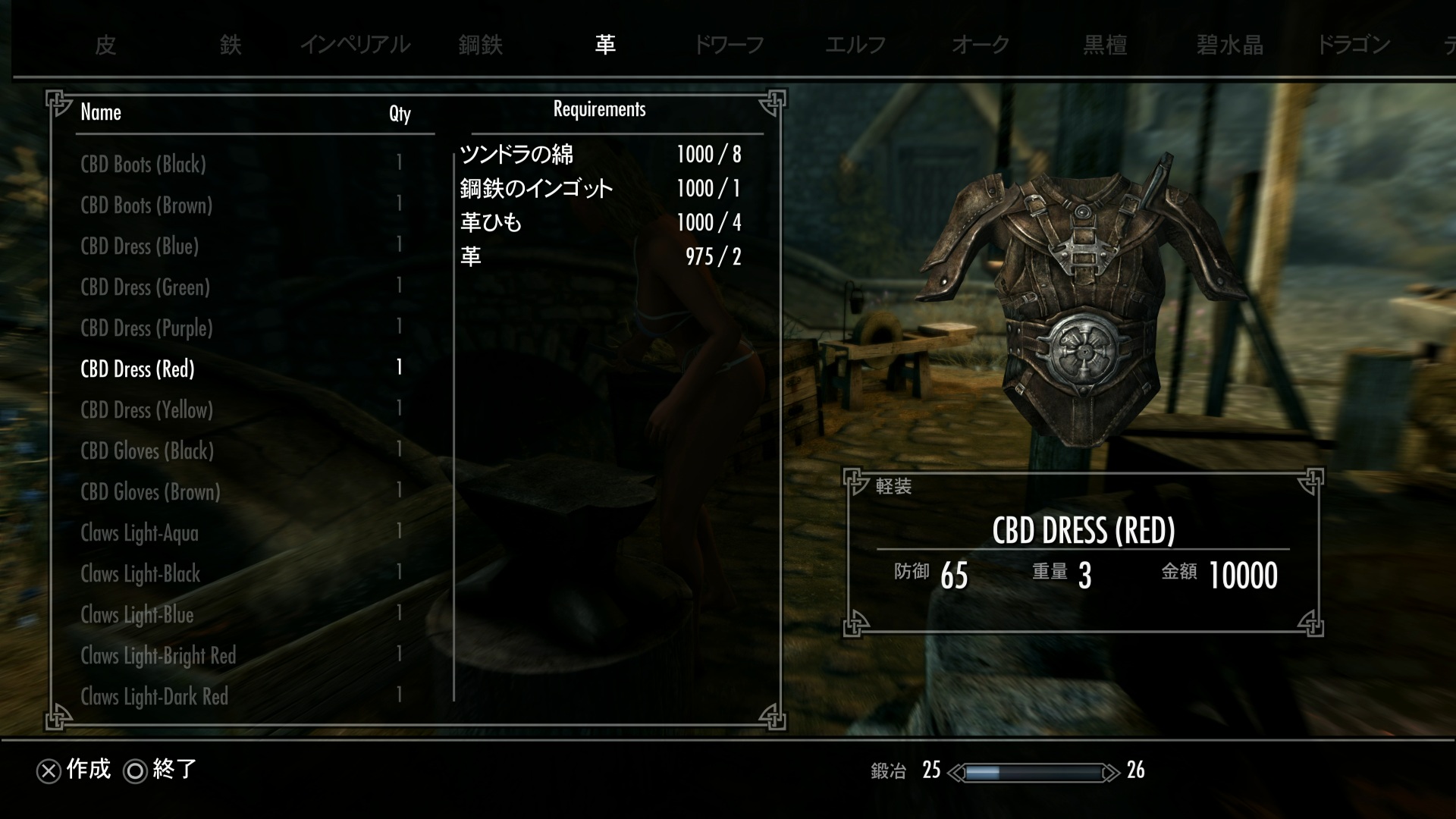Switch to the ドワーフ category tab

coord(729,45)
